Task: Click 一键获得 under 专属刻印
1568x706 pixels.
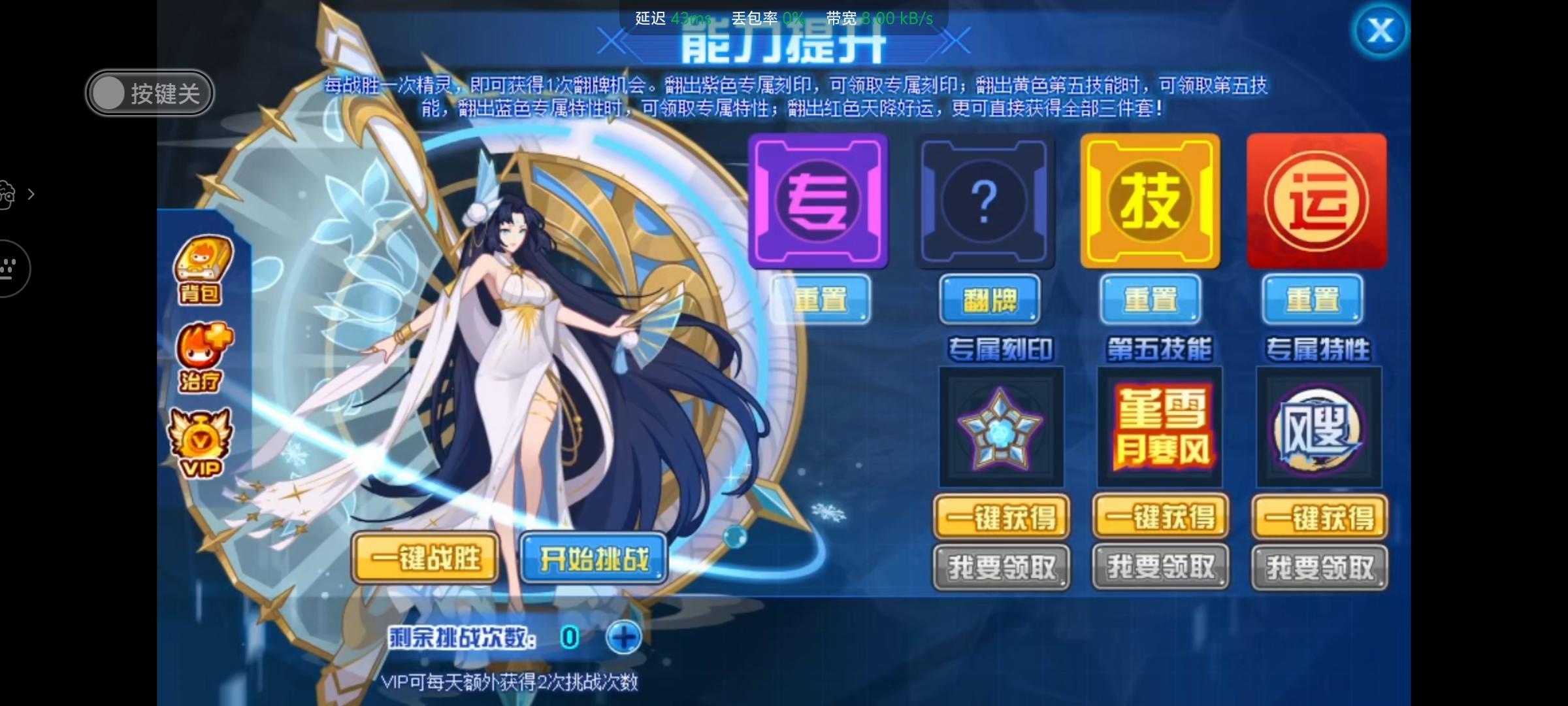Action: tap(1002, 516)
